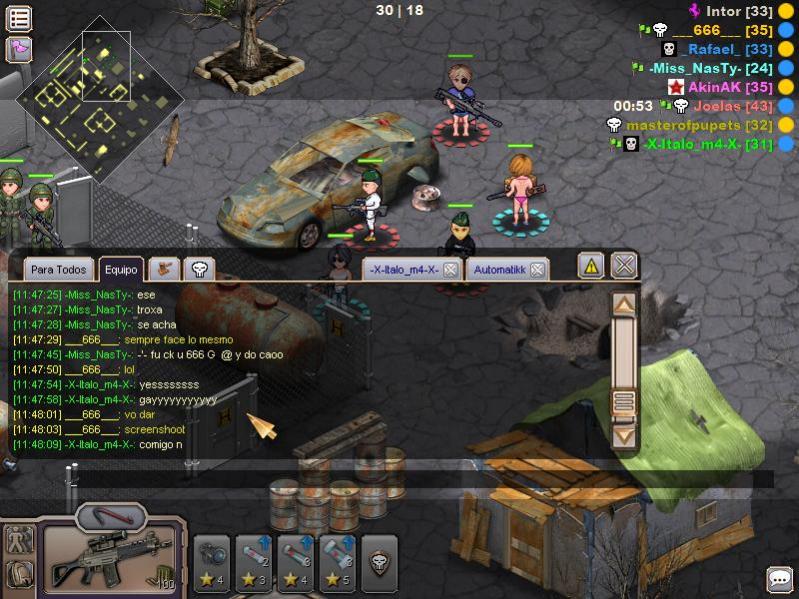Image resolution: width=799 pixels, height=599 pixels.
Task: Open the skull chat tab
Action: pos(198,269)
